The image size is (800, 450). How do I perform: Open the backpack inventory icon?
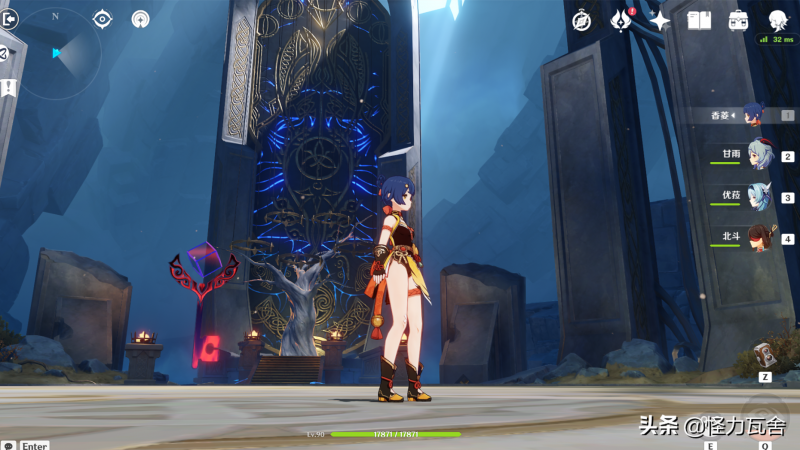click(x=739, y=20)
